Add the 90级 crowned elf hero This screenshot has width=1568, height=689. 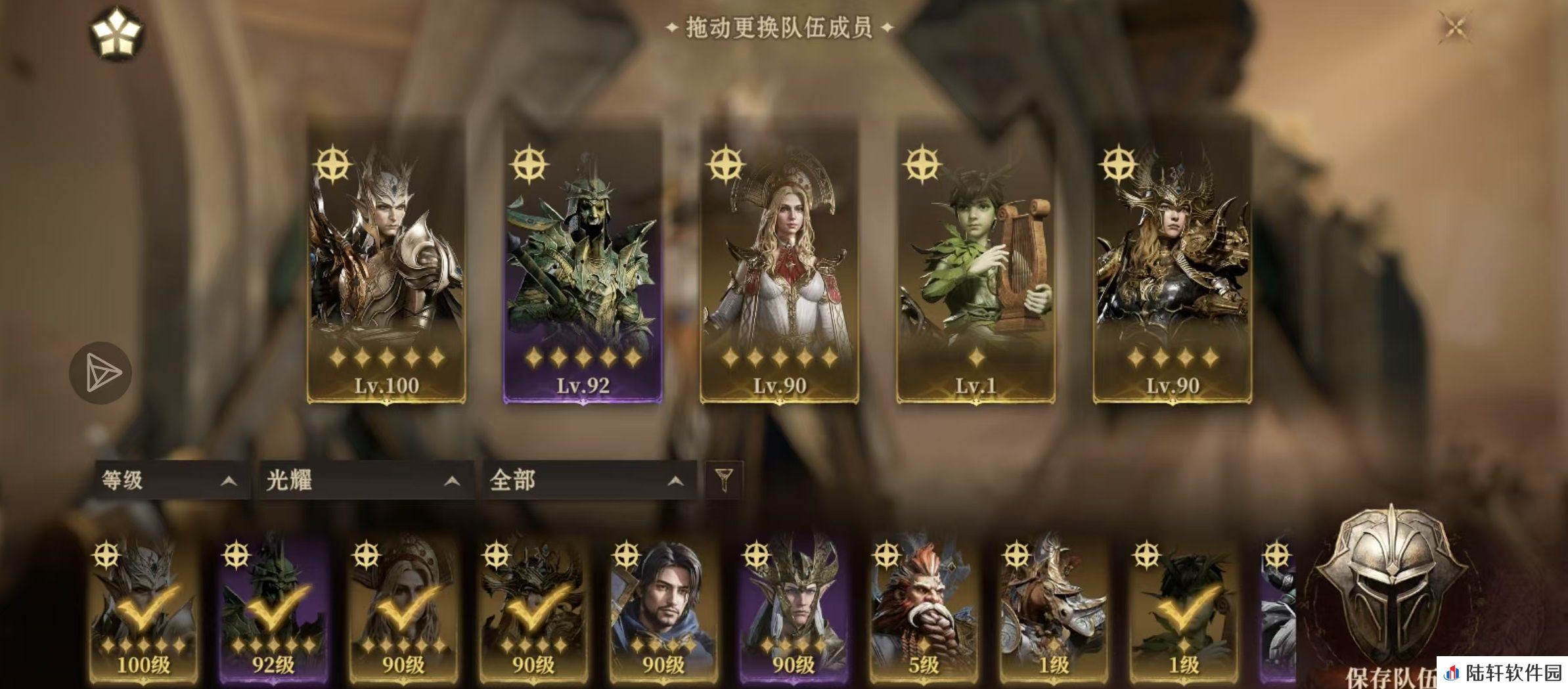[x=794, y=611]
